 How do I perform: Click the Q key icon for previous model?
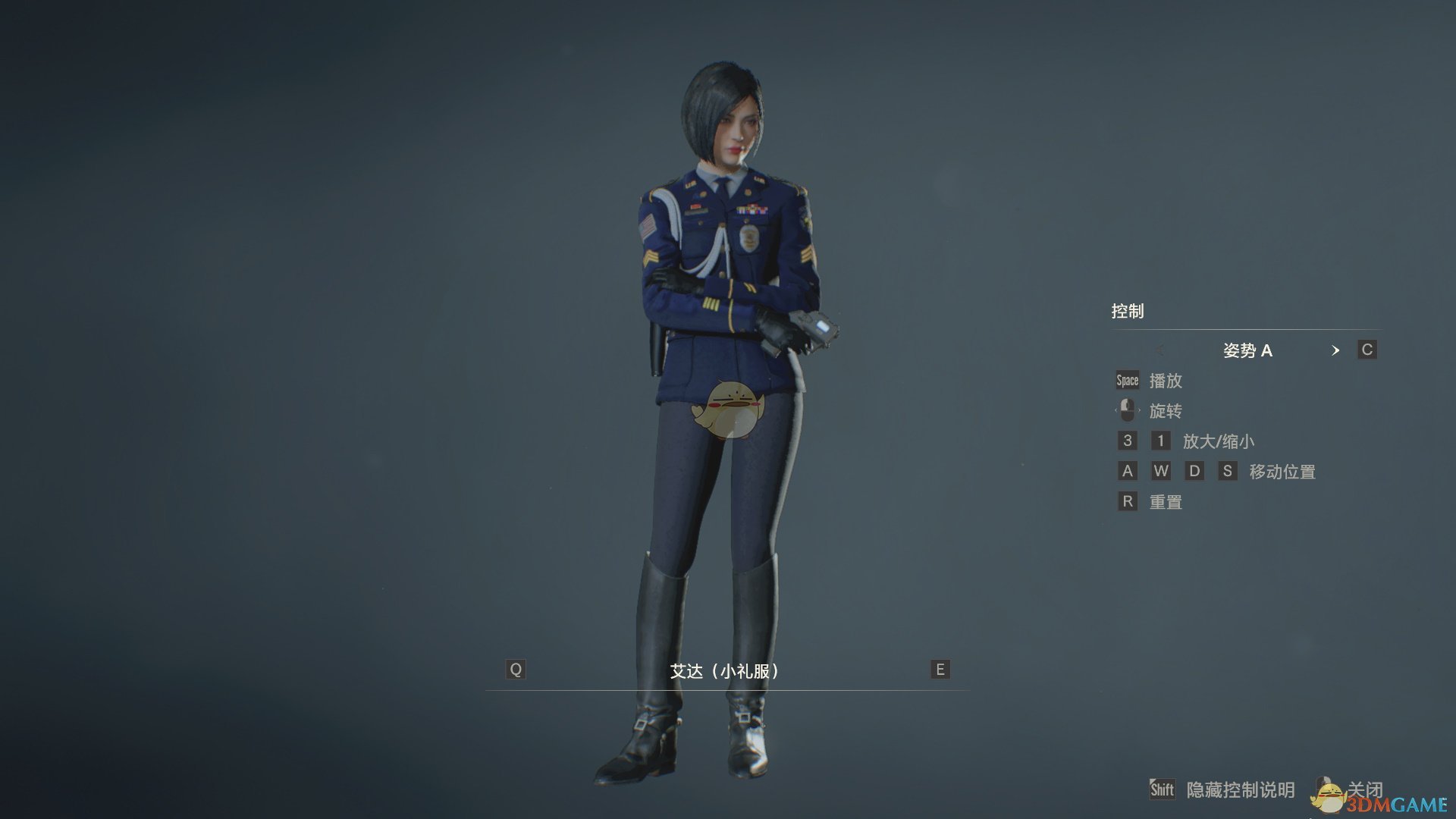click(x=516, y=670)
